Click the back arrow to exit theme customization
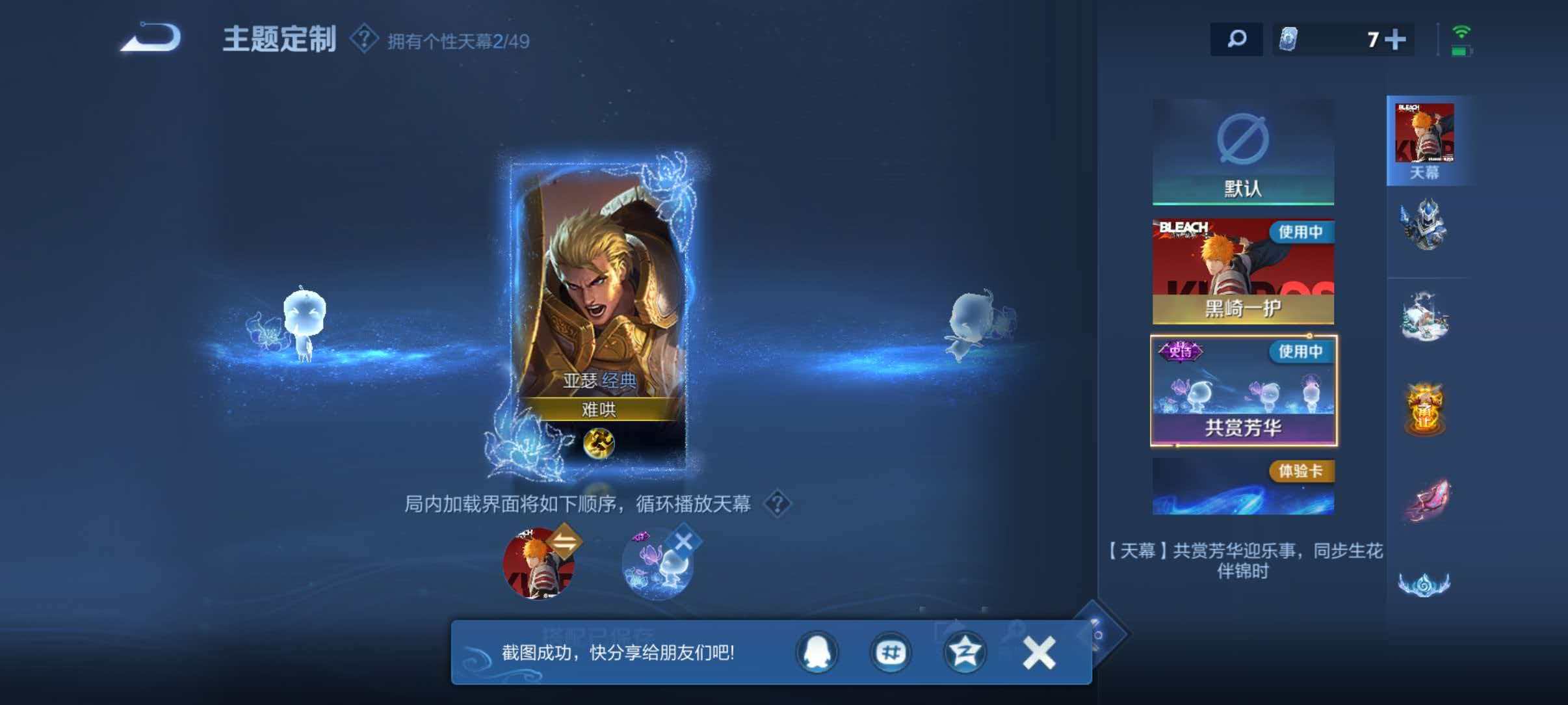This screenshot has width=1568, height=705. pos(151,39)
